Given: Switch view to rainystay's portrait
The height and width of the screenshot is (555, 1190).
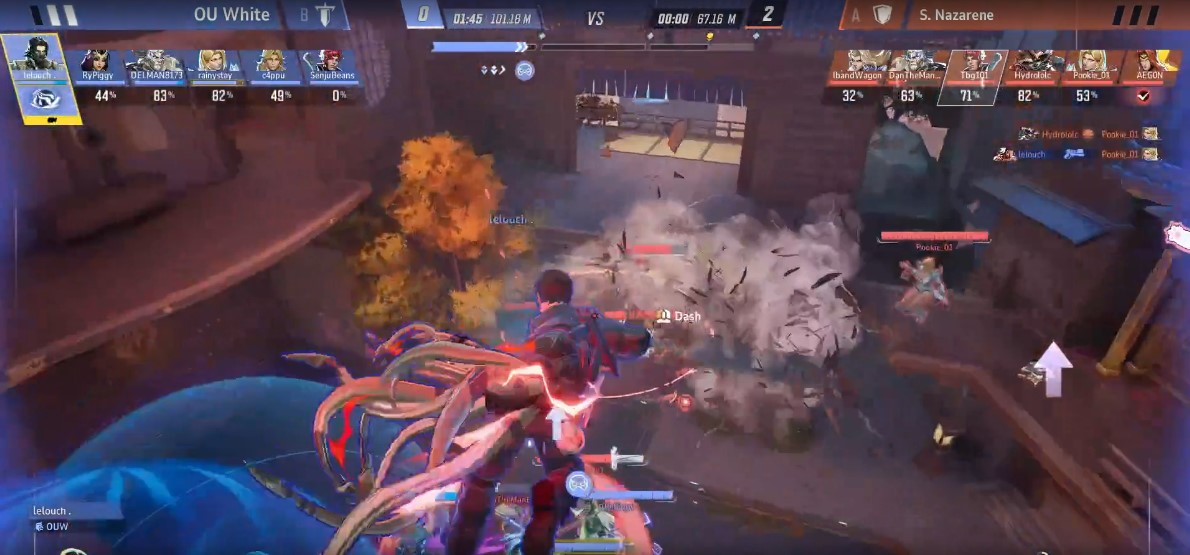Looking at the screenshot, I should click(212, 64).
